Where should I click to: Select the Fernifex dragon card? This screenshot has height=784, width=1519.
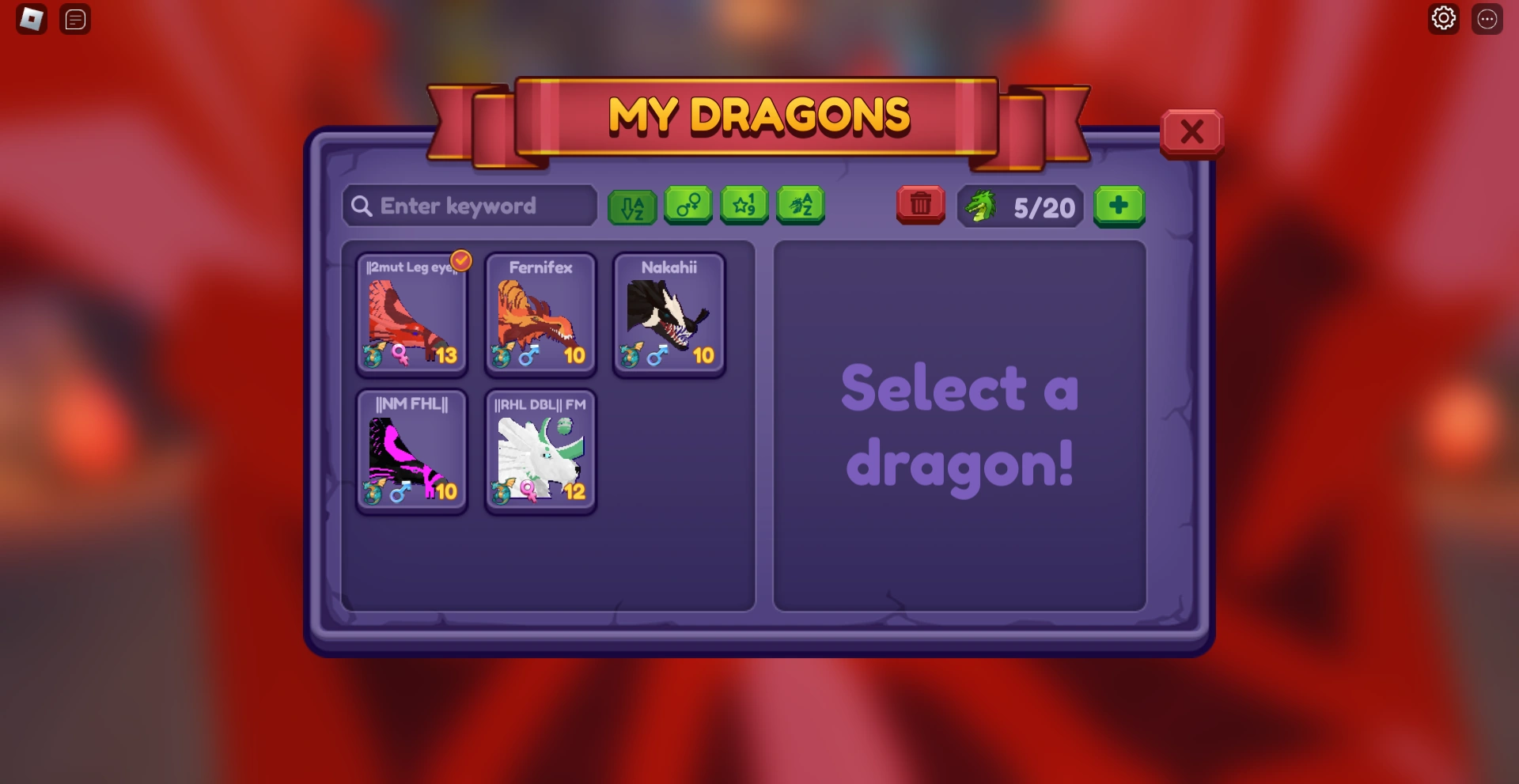(540, 315)
